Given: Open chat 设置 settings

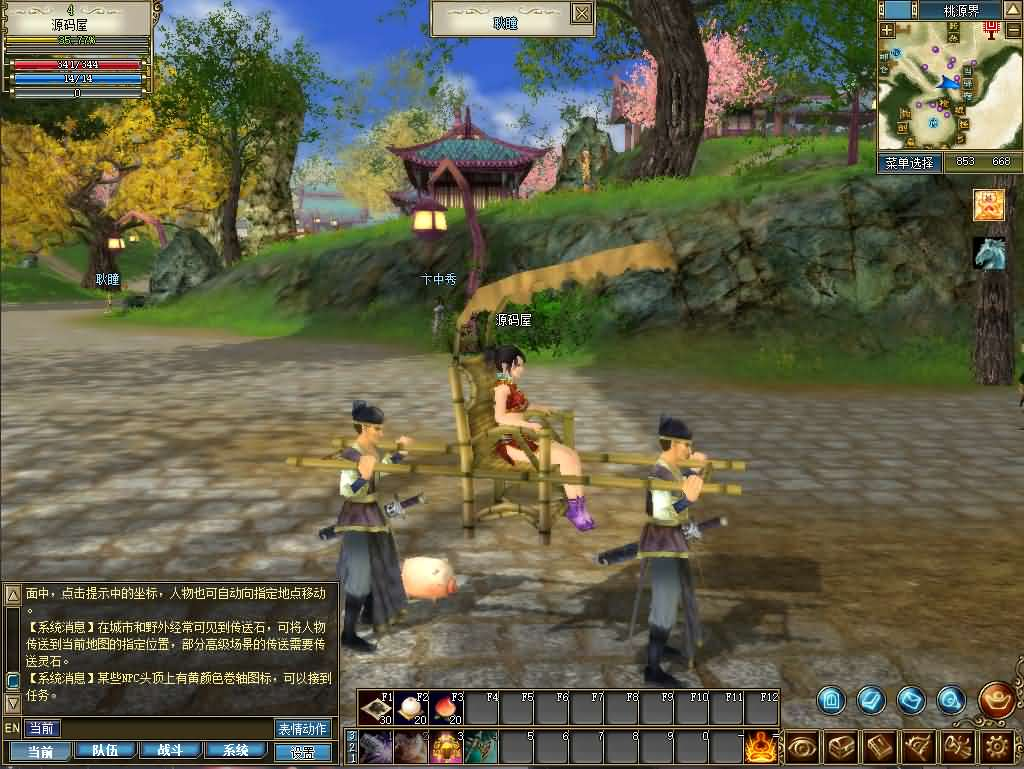Looking at the screenshot, I should coord(302,751).
